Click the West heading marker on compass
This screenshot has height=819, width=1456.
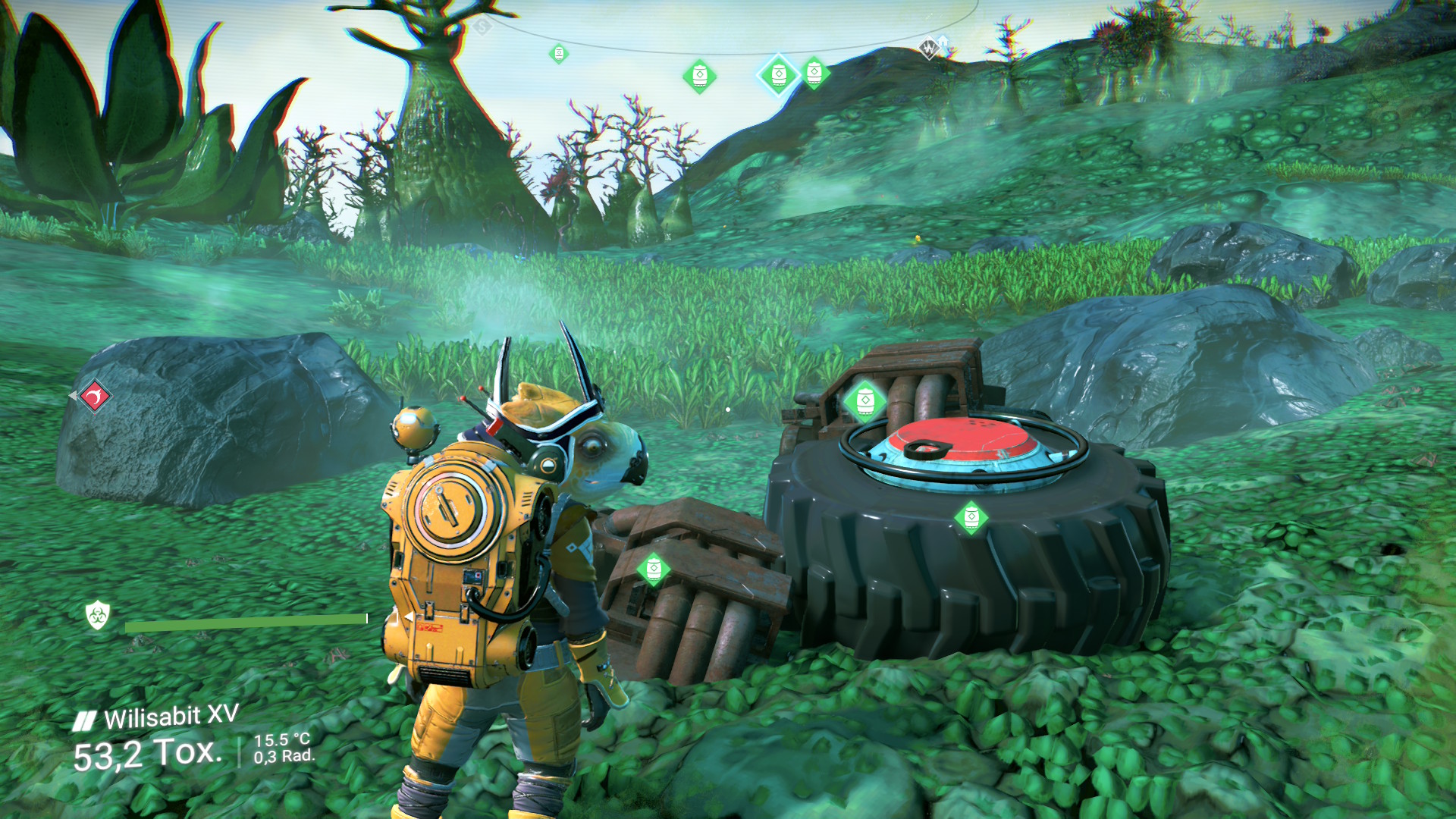click(928, 49)
